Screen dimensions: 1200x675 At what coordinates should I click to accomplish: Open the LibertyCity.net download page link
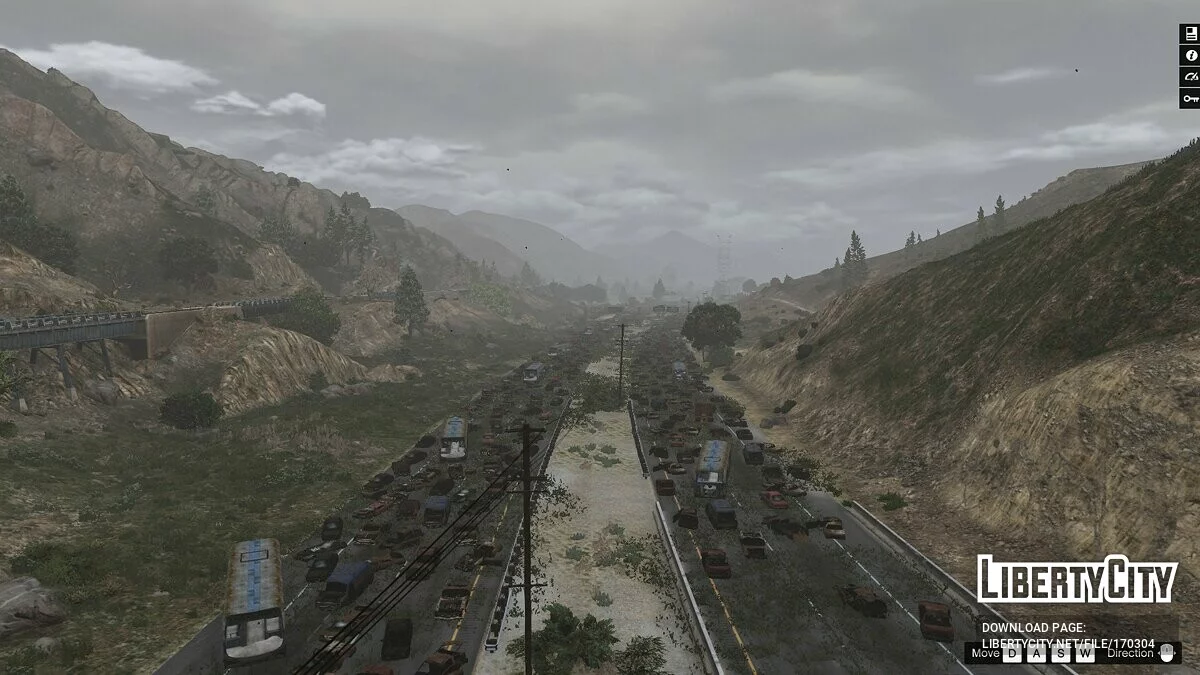(x=1068, y=643)
